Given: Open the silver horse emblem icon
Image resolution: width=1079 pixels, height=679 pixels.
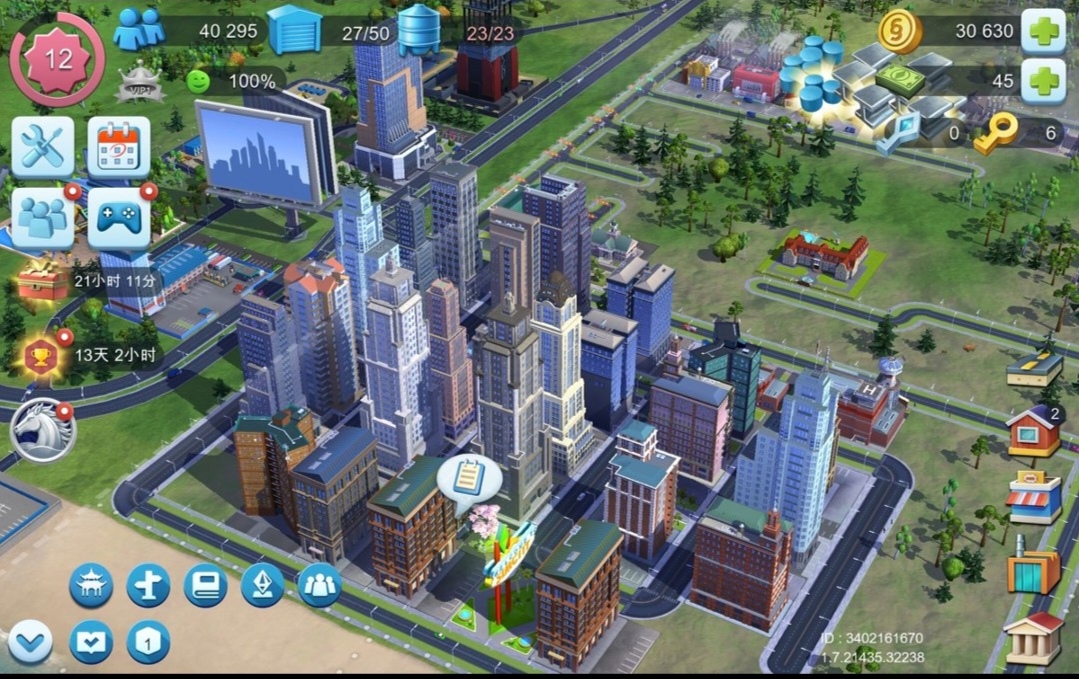Looking at the screenshot, I should click(42, 430).
